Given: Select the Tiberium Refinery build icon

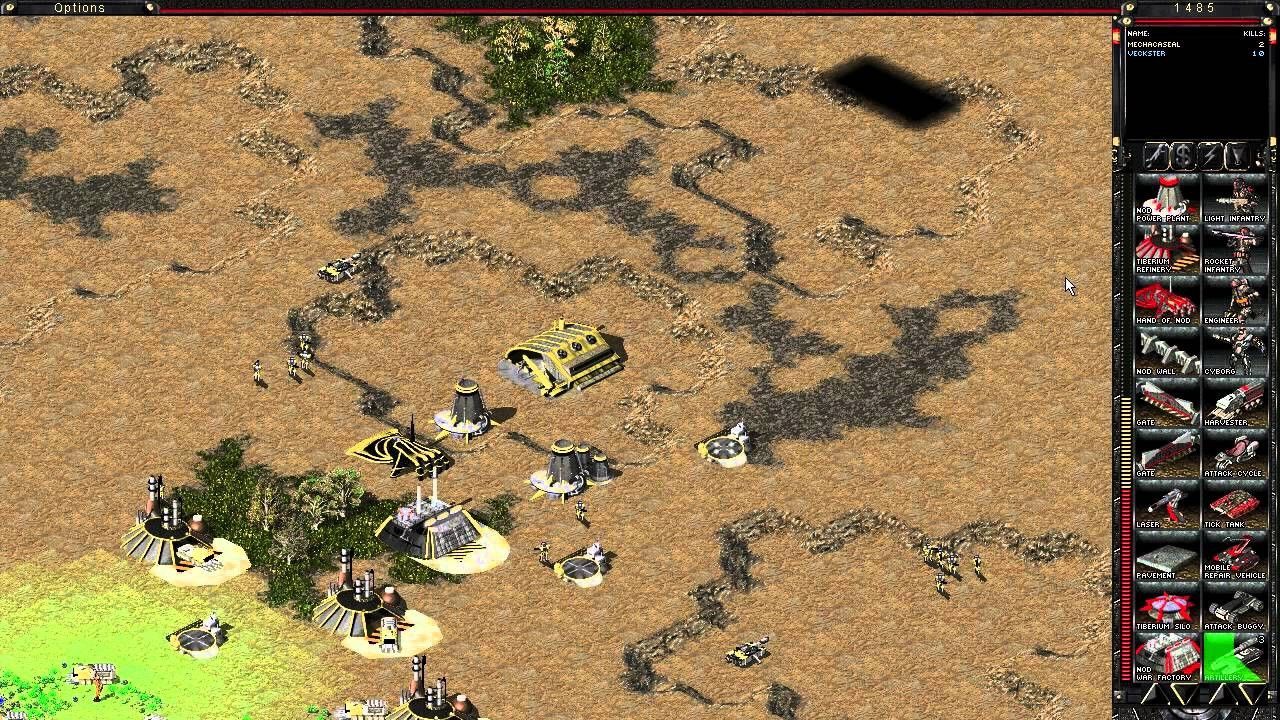Looking at the screenshot, I should click(1164, 247).
